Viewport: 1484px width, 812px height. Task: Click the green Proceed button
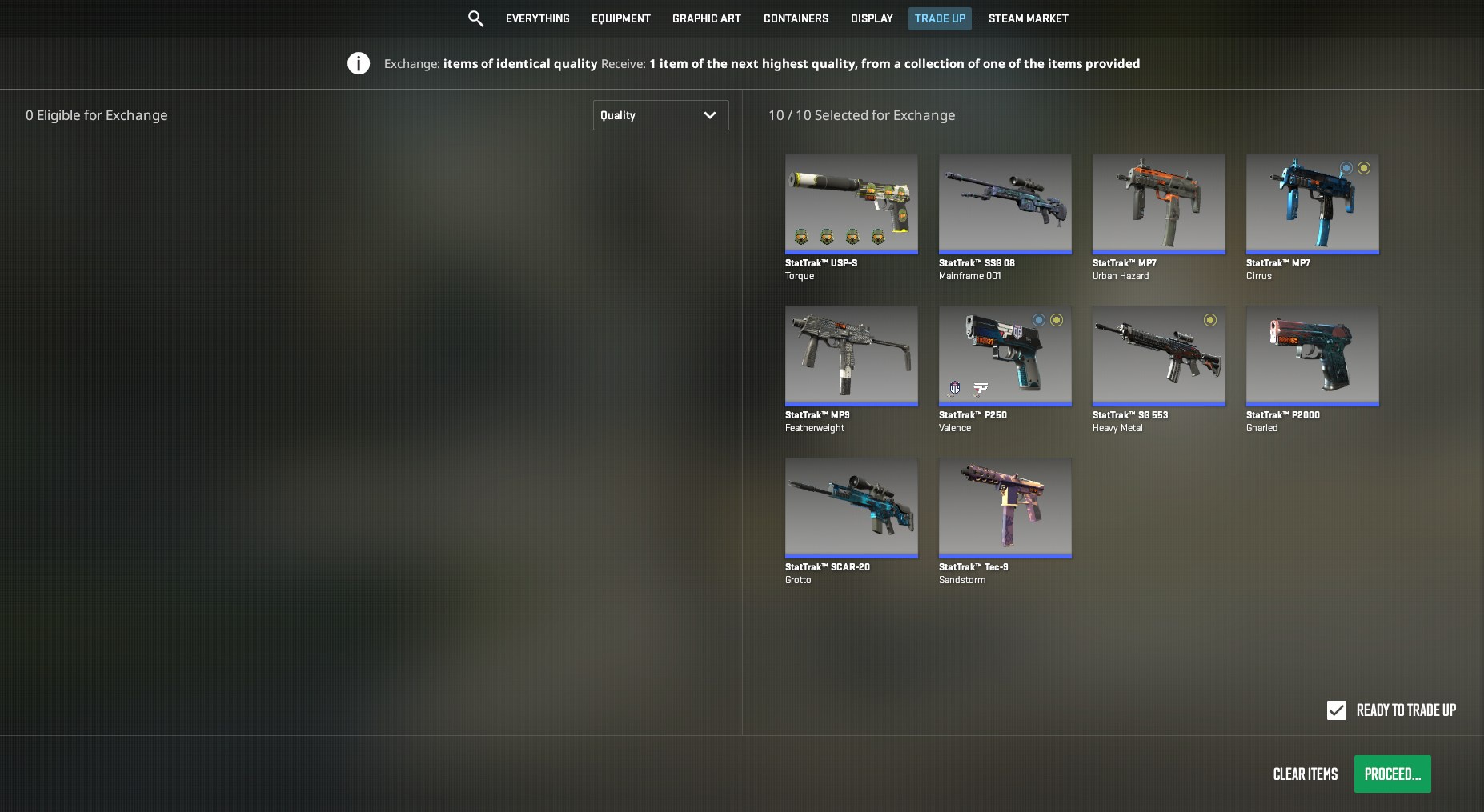click(1392, 774)
